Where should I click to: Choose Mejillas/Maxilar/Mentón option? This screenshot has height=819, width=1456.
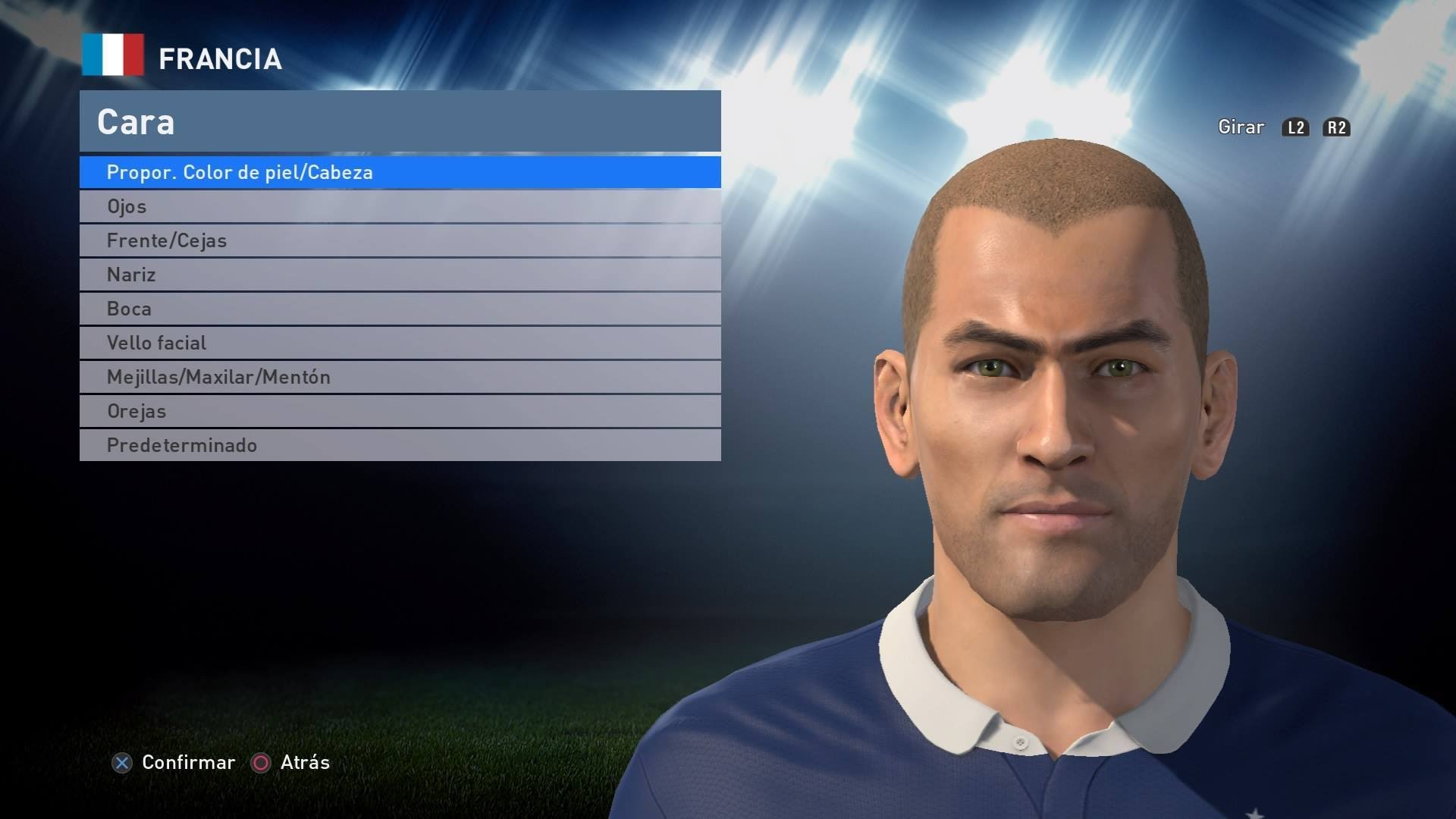tap(400, 377)
